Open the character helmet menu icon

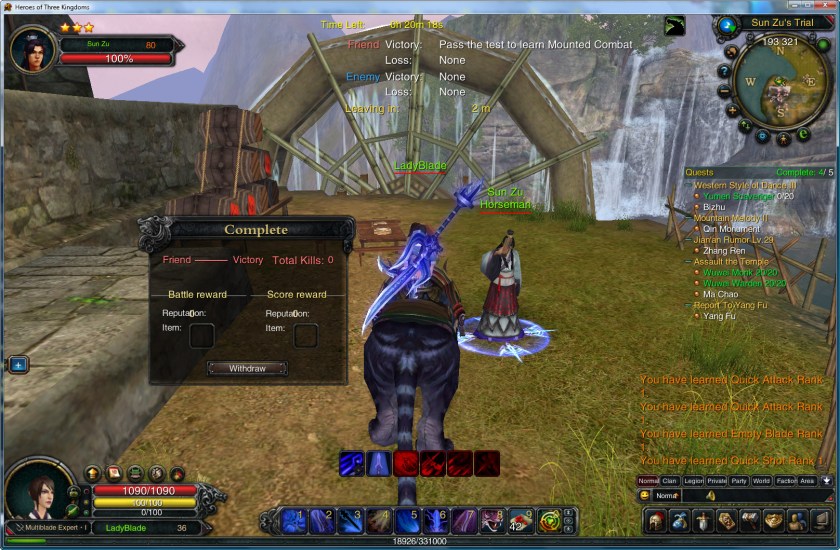(655, 521)
